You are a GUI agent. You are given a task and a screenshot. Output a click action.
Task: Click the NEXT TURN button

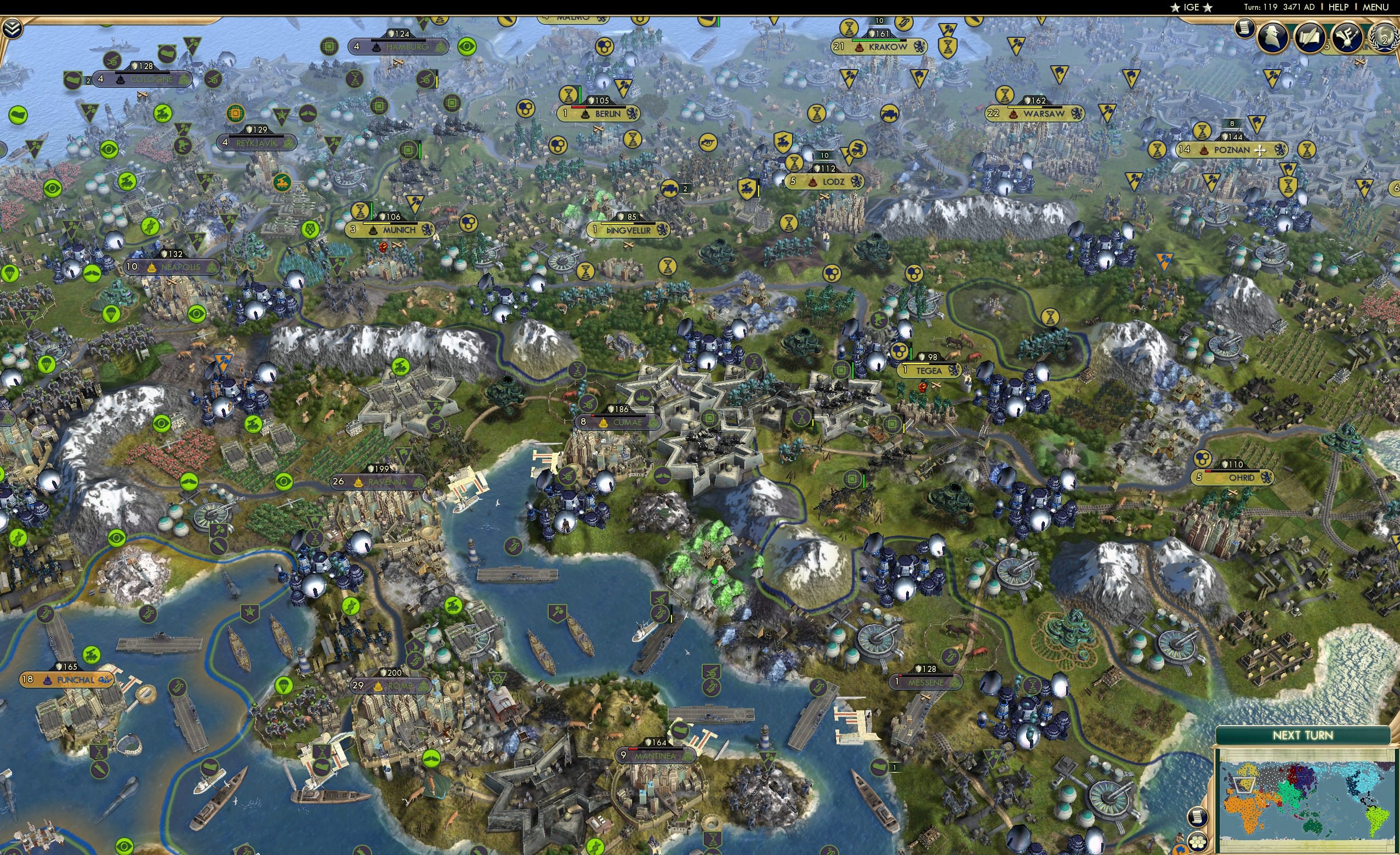[x=1303, y=735]
